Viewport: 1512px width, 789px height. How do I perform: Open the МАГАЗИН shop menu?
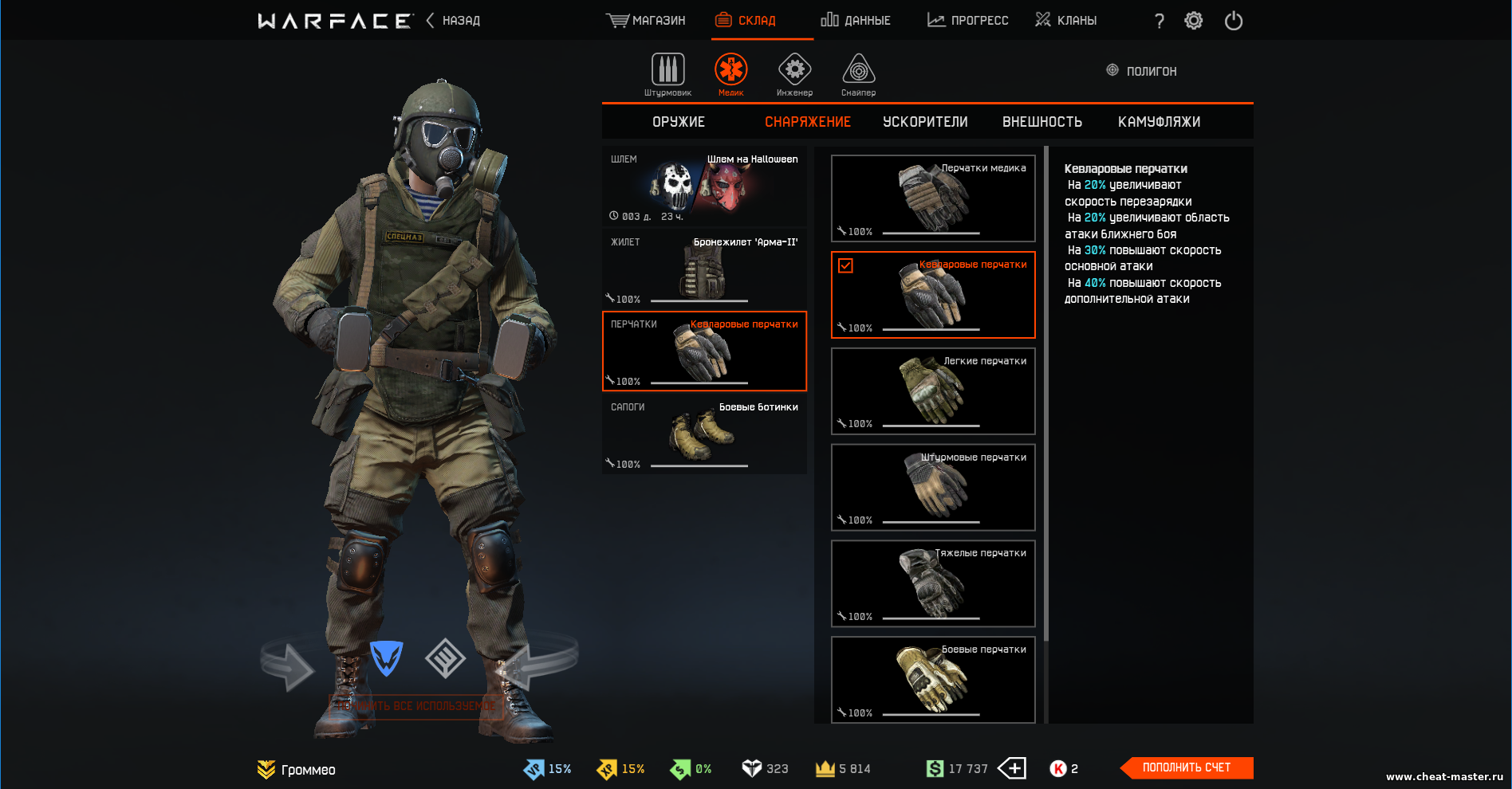(646, 21)
